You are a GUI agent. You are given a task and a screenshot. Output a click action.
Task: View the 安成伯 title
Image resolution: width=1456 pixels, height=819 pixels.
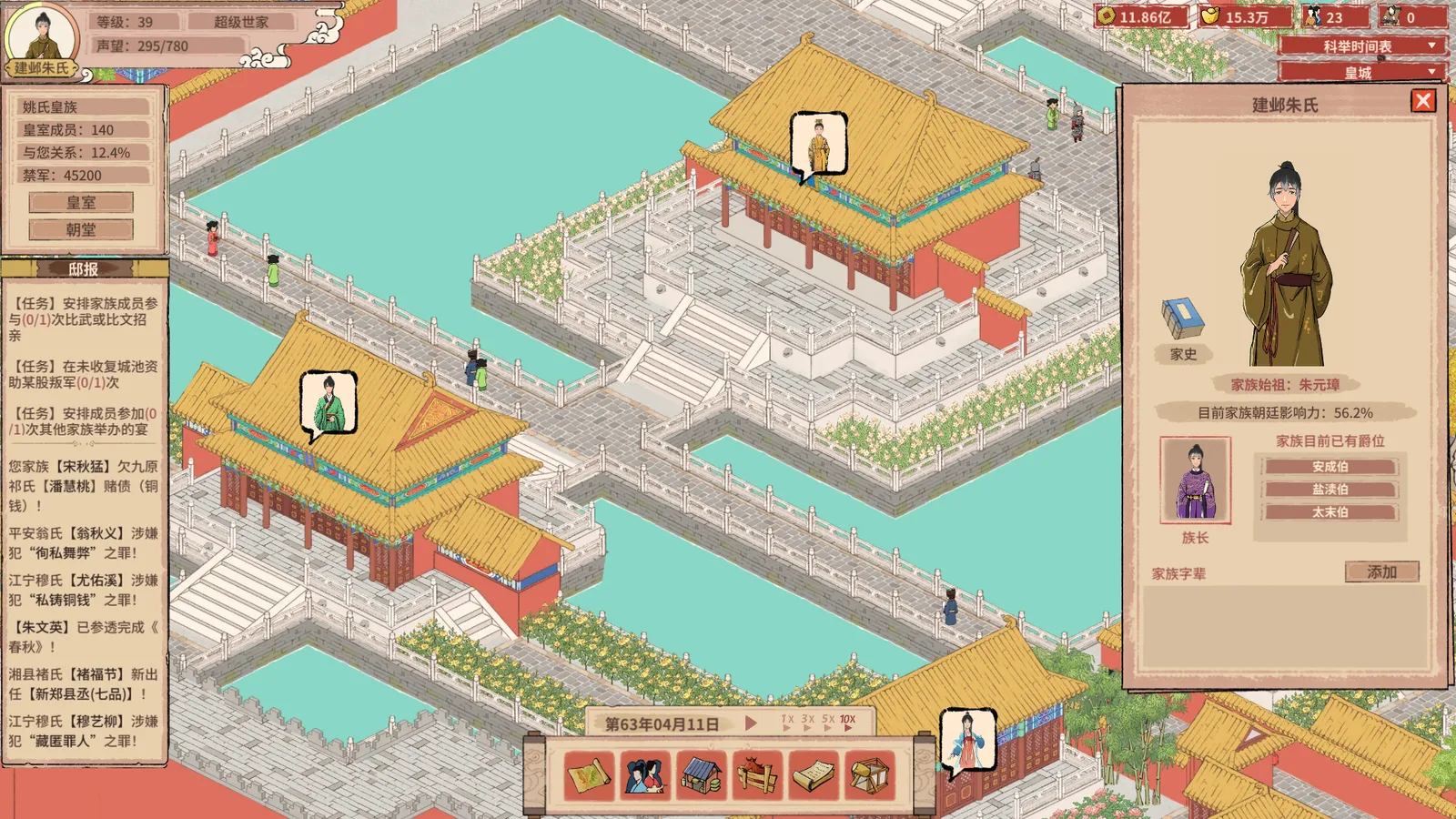(1330, 467)
